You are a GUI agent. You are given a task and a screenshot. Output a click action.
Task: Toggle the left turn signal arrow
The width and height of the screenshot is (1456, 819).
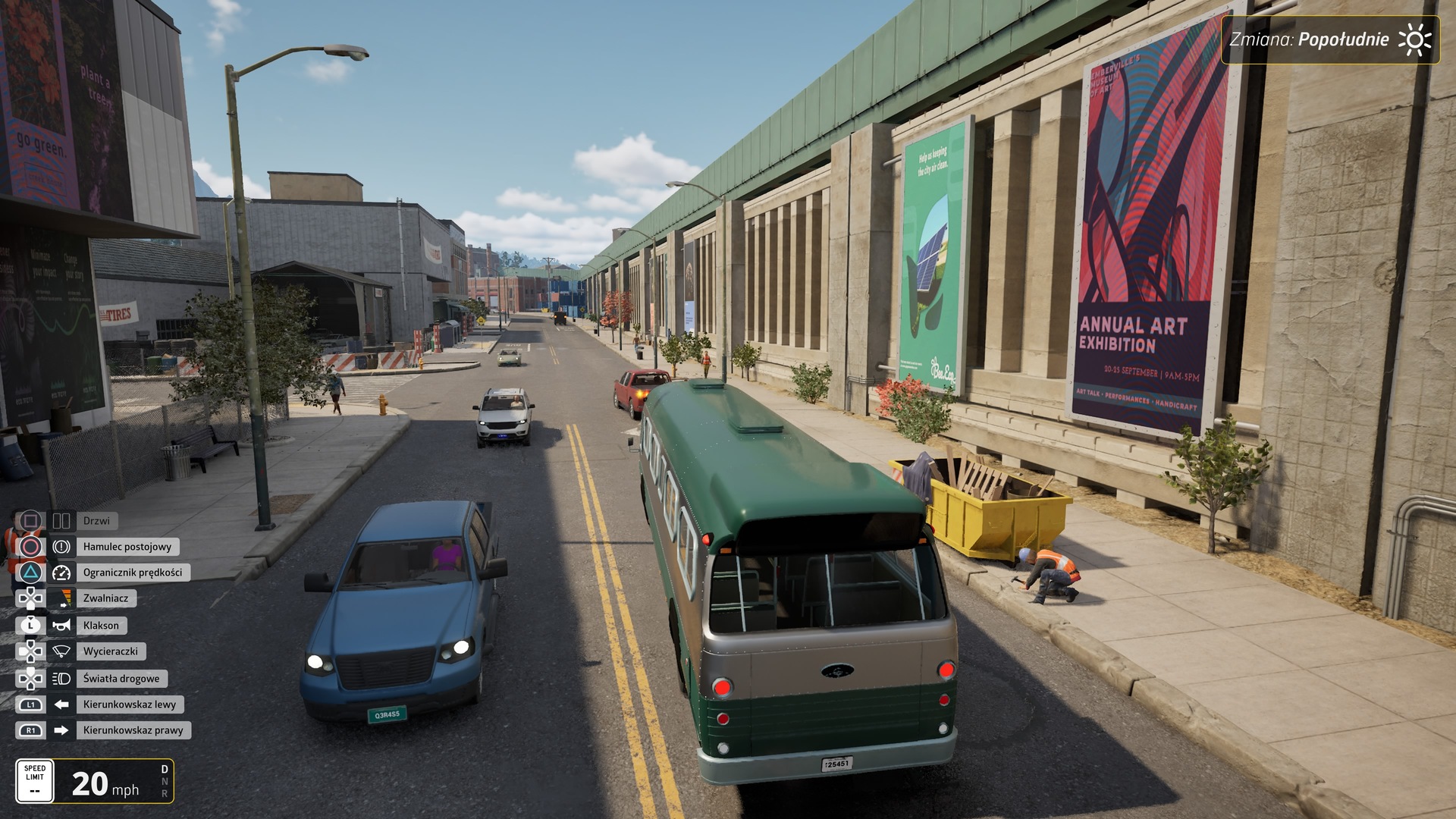coord(61,704)
